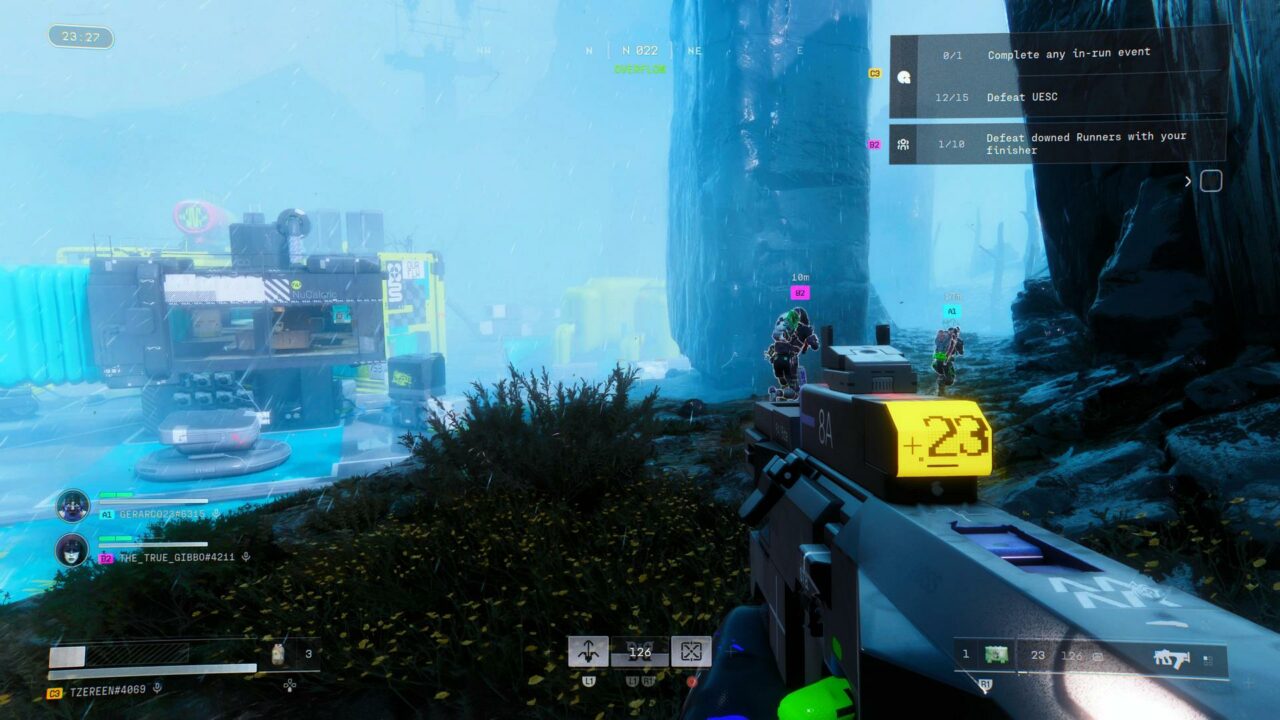Select the middle ability showing 126
This screenshot has width=1280, height=720.
point(639,652)
